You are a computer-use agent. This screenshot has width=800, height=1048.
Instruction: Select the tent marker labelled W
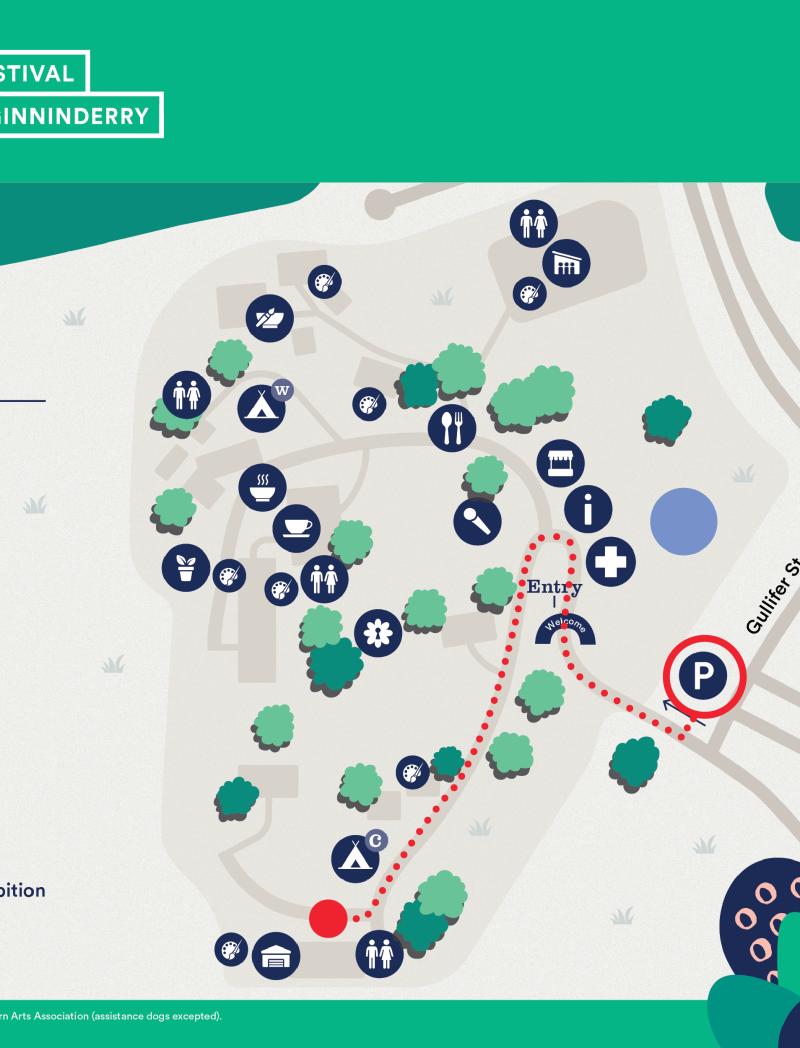262,407
